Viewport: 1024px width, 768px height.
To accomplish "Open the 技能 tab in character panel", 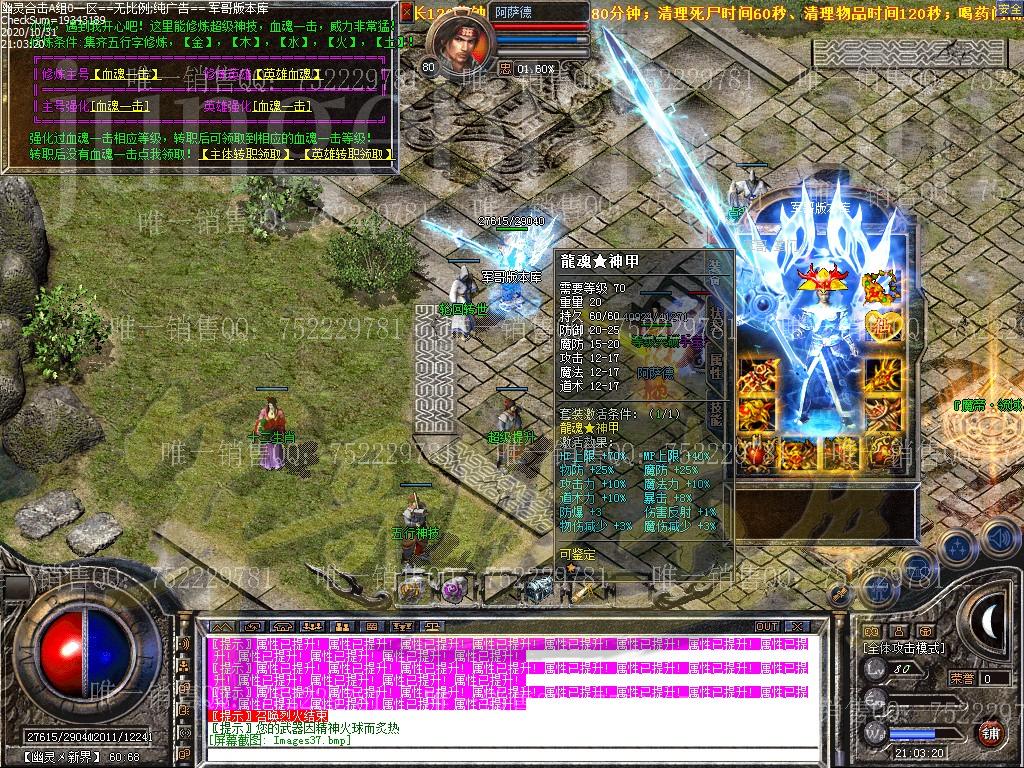I will (x=716, y=414).
